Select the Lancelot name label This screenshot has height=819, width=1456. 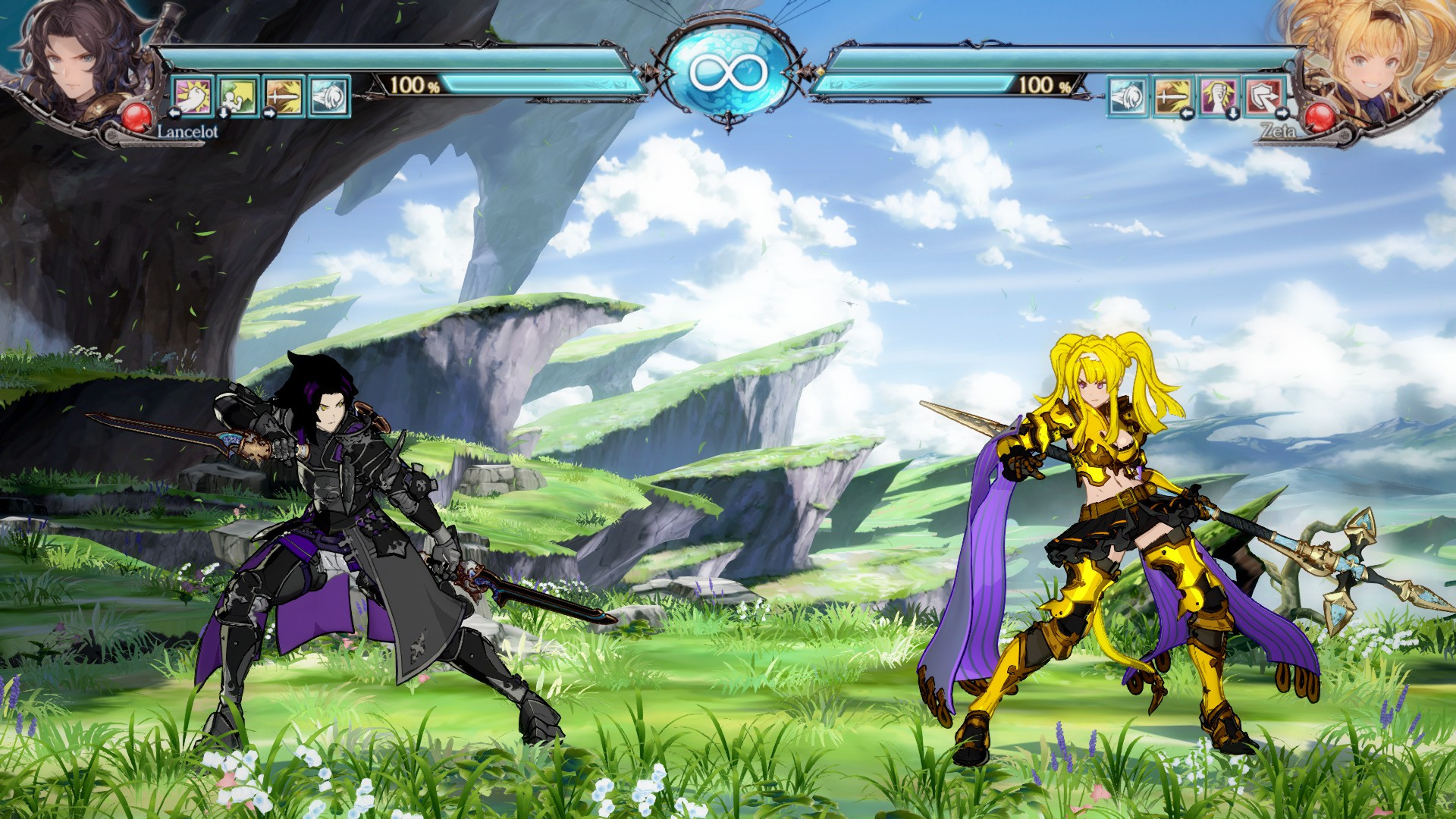coord(187,131)
